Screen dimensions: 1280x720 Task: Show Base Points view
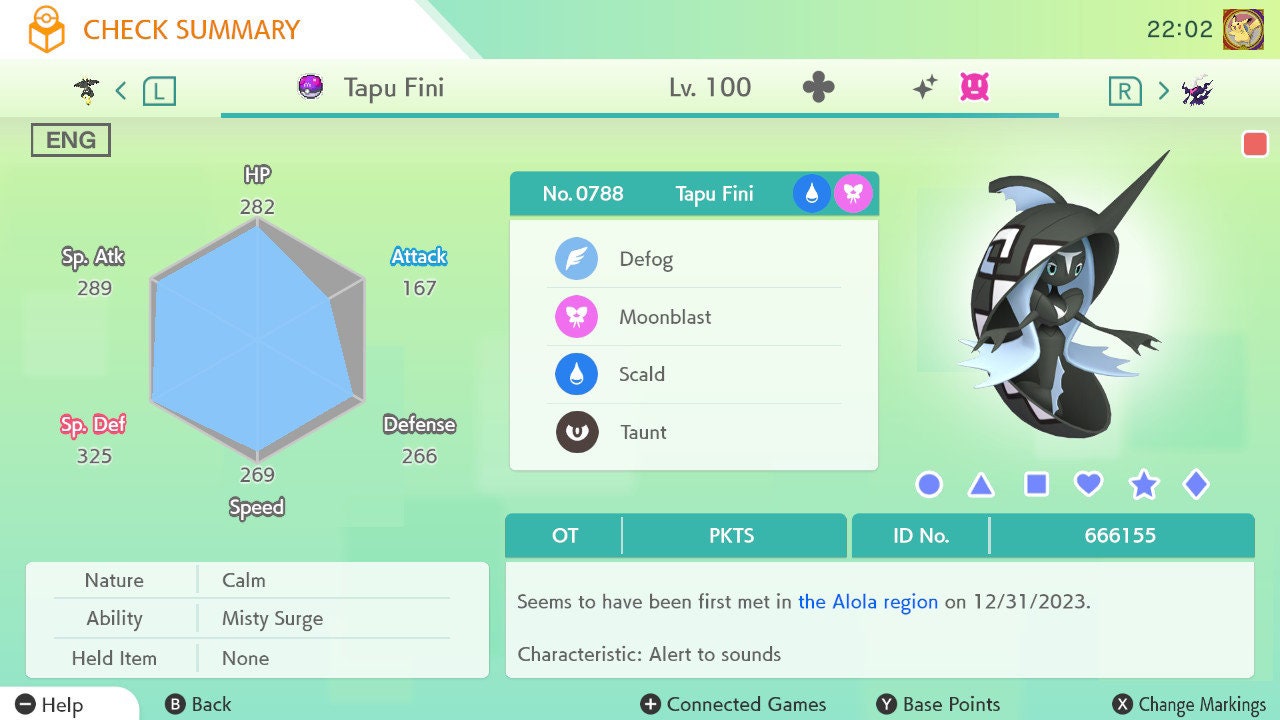pyautogui.click(x=938, y=704)
